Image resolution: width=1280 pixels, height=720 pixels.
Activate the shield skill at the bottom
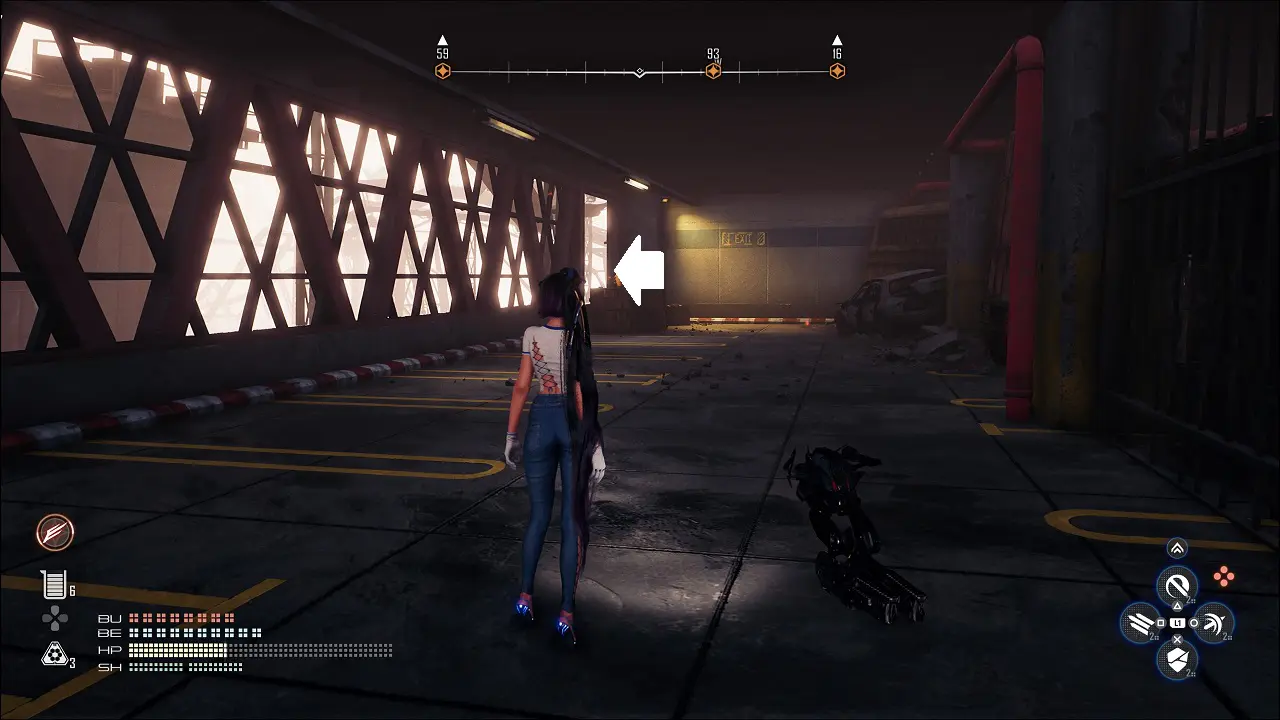[x=1177, y=659]
